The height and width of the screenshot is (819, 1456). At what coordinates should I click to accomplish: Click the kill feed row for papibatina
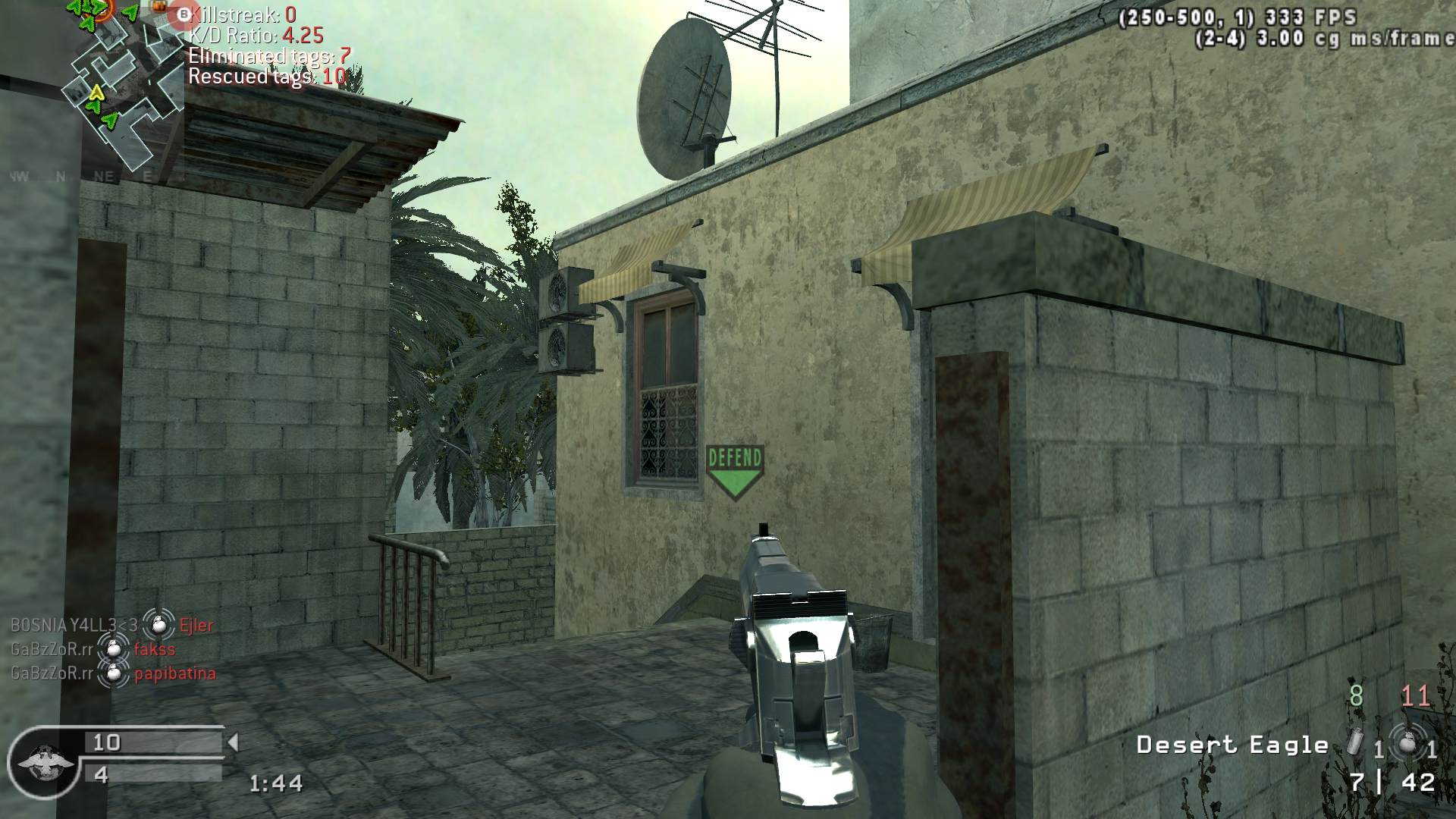click(x=112, y=673)
